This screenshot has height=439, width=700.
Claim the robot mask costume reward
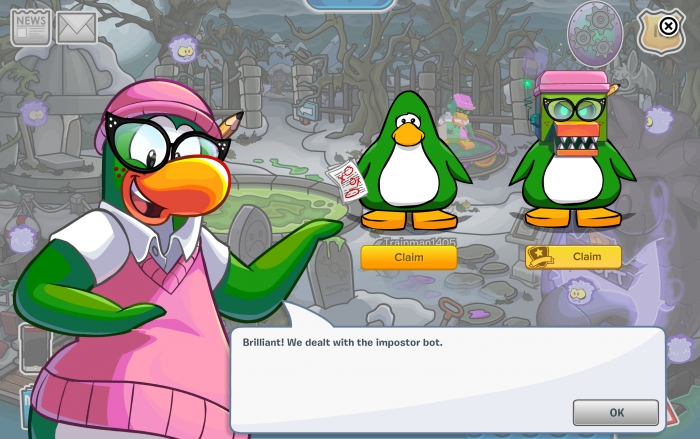[x=573, y=257]
